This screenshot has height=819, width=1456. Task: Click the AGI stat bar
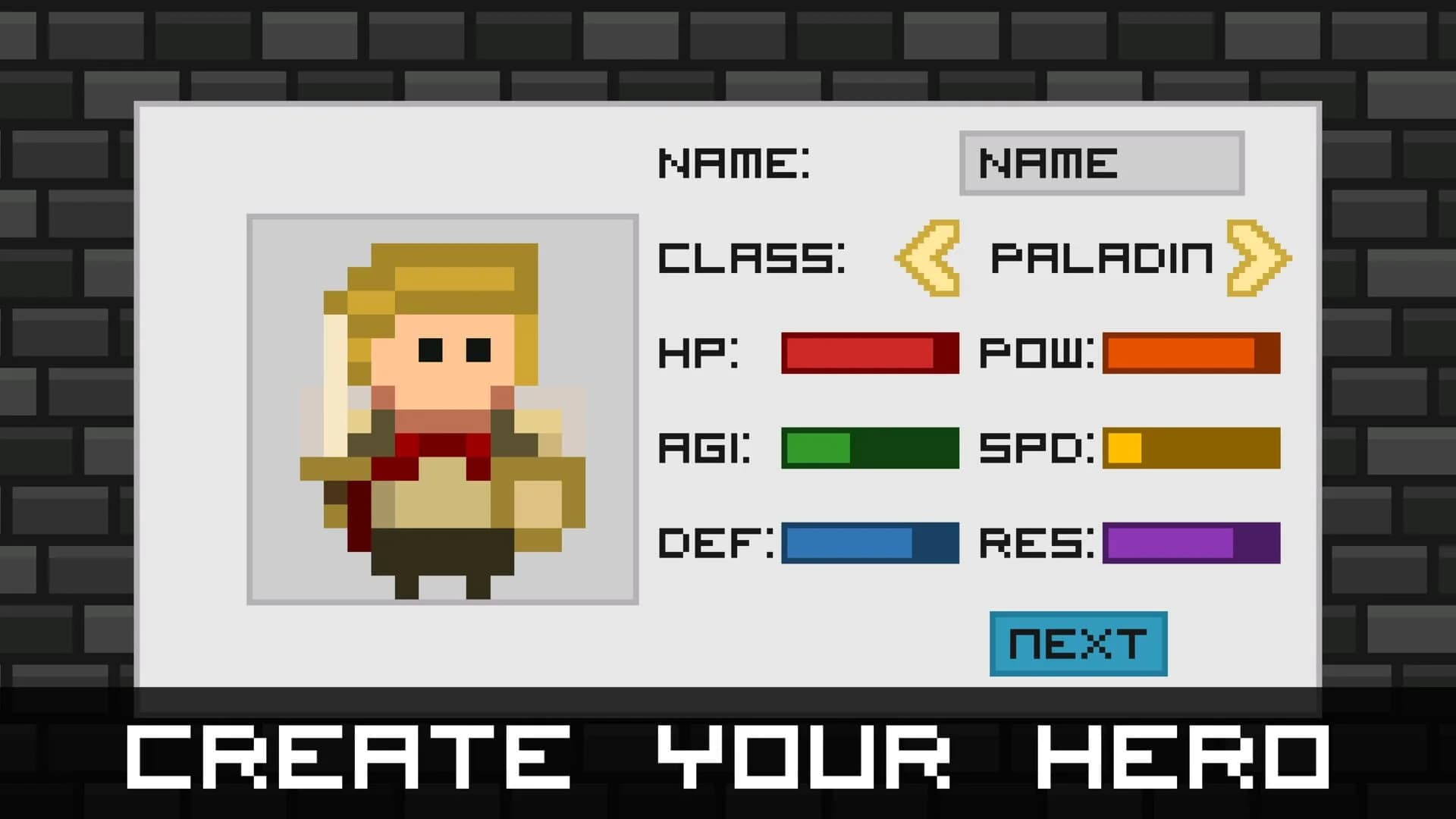pos(868,450)
